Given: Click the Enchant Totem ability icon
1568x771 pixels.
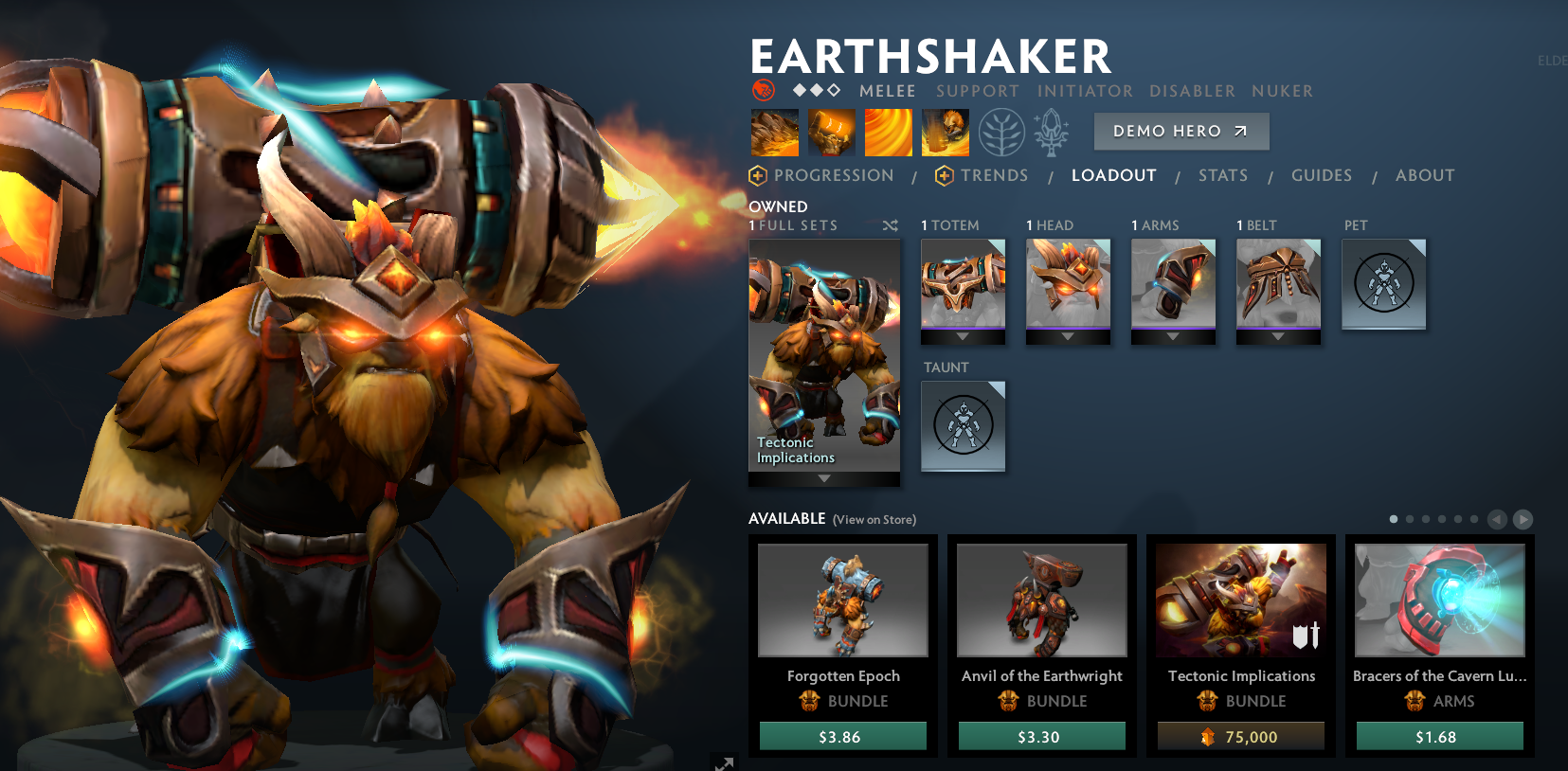Looking at the screenshot, I should 832,131.
